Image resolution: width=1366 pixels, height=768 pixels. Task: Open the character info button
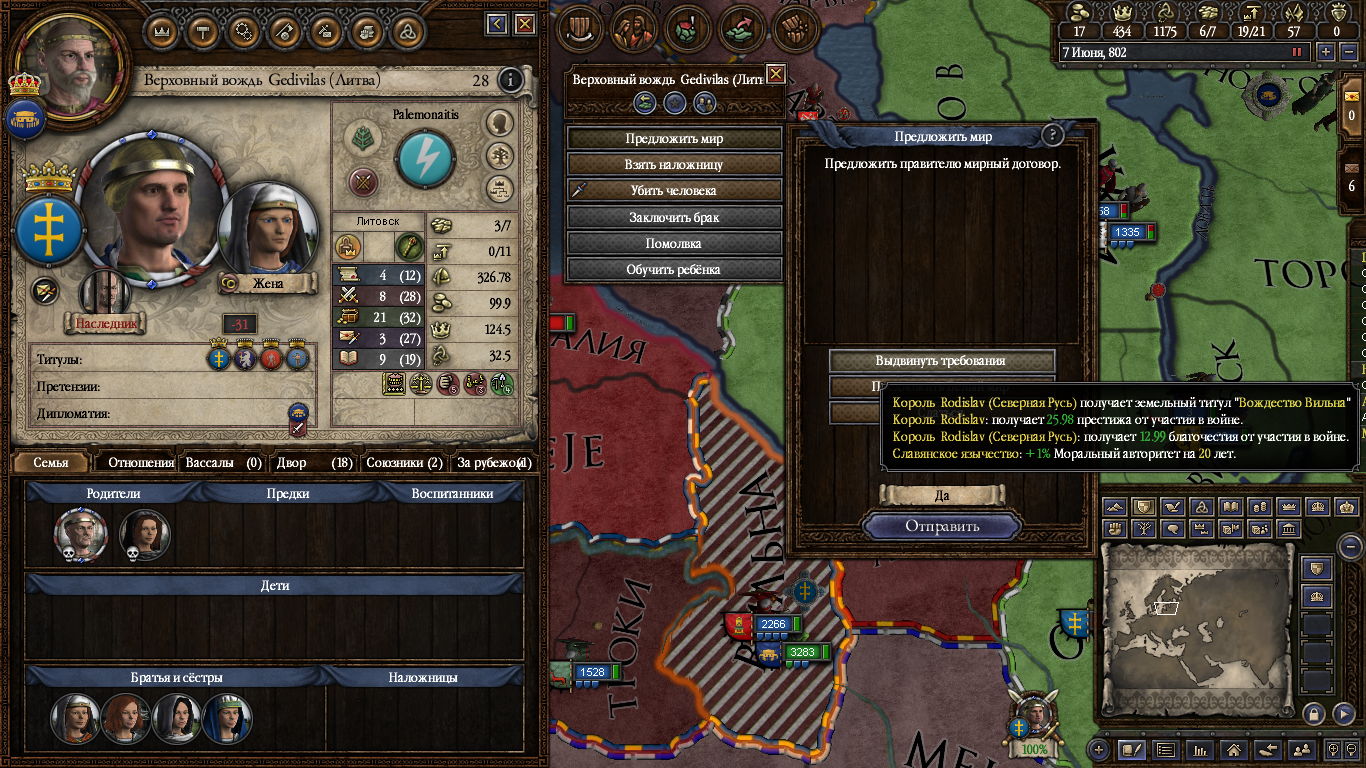click(x=510, y=80)
